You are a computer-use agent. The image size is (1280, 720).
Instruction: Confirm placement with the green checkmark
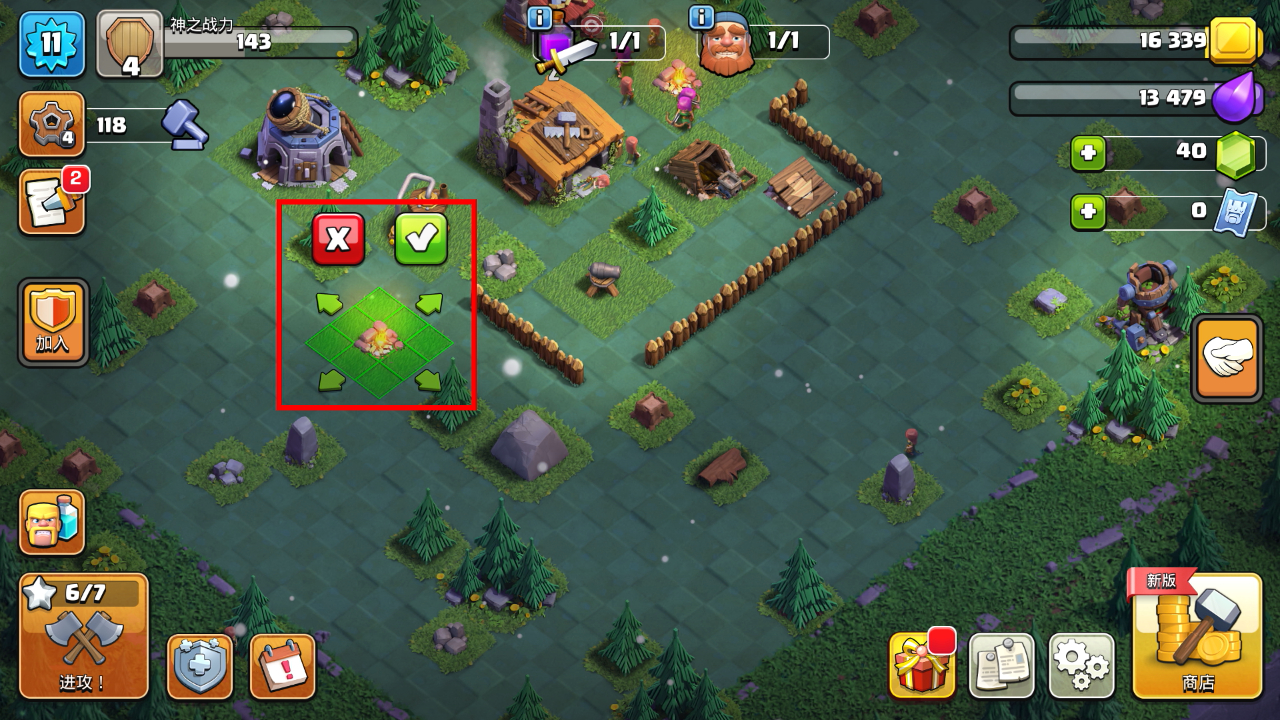click(421, 239)
